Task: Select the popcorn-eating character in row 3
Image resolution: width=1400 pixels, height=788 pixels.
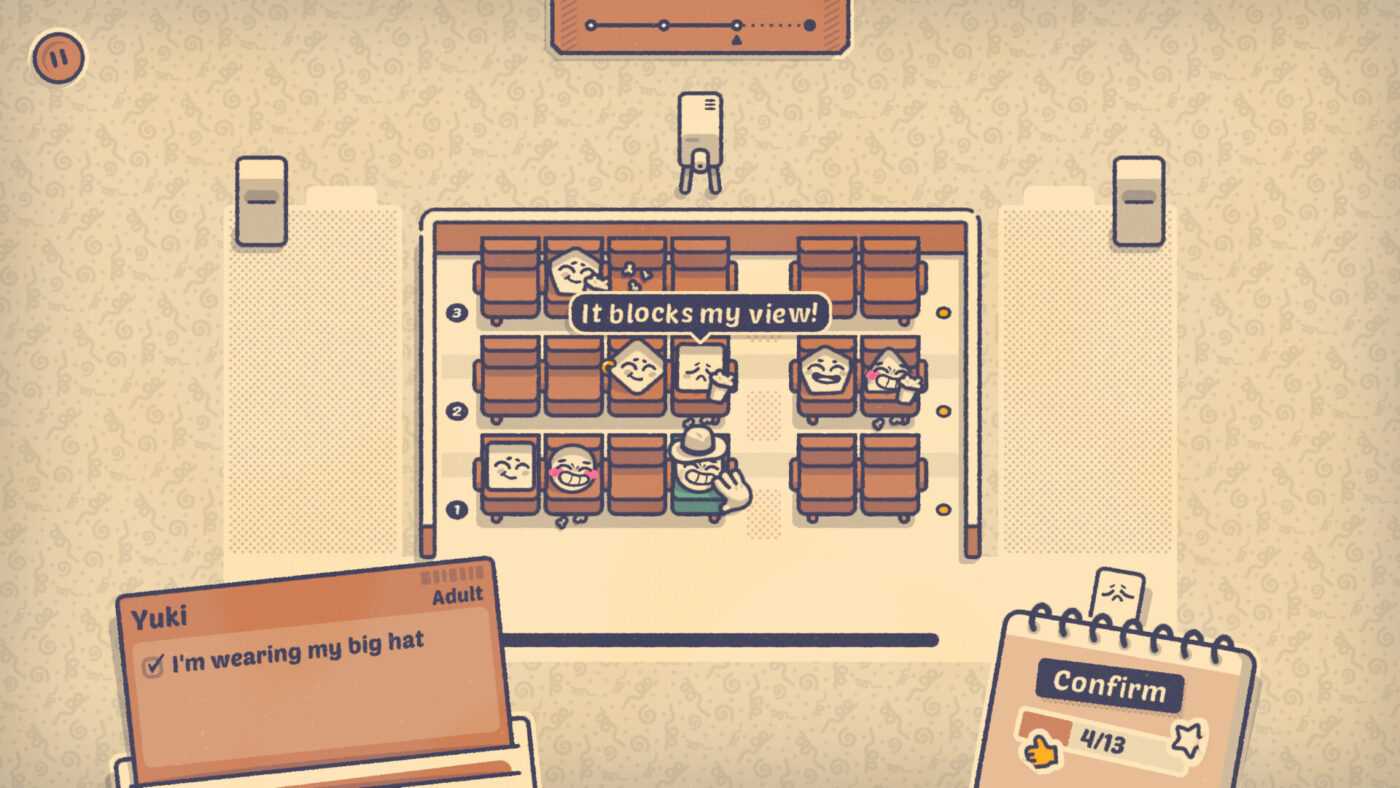Action: click(x=573, y=271)
